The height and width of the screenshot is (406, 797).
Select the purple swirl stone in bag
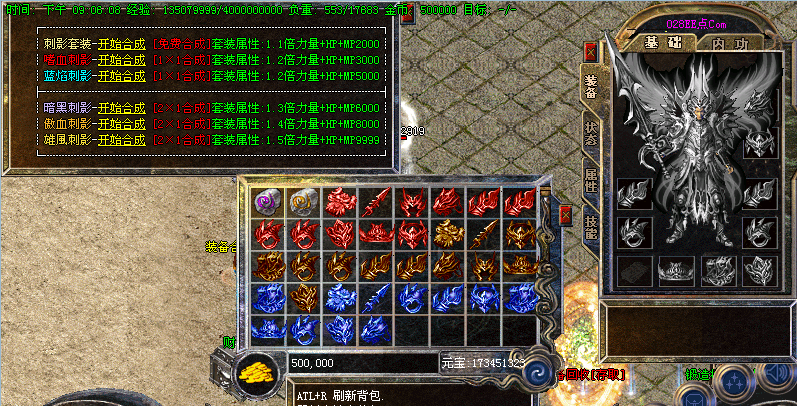pyautogui.click(x=265, y=202)
